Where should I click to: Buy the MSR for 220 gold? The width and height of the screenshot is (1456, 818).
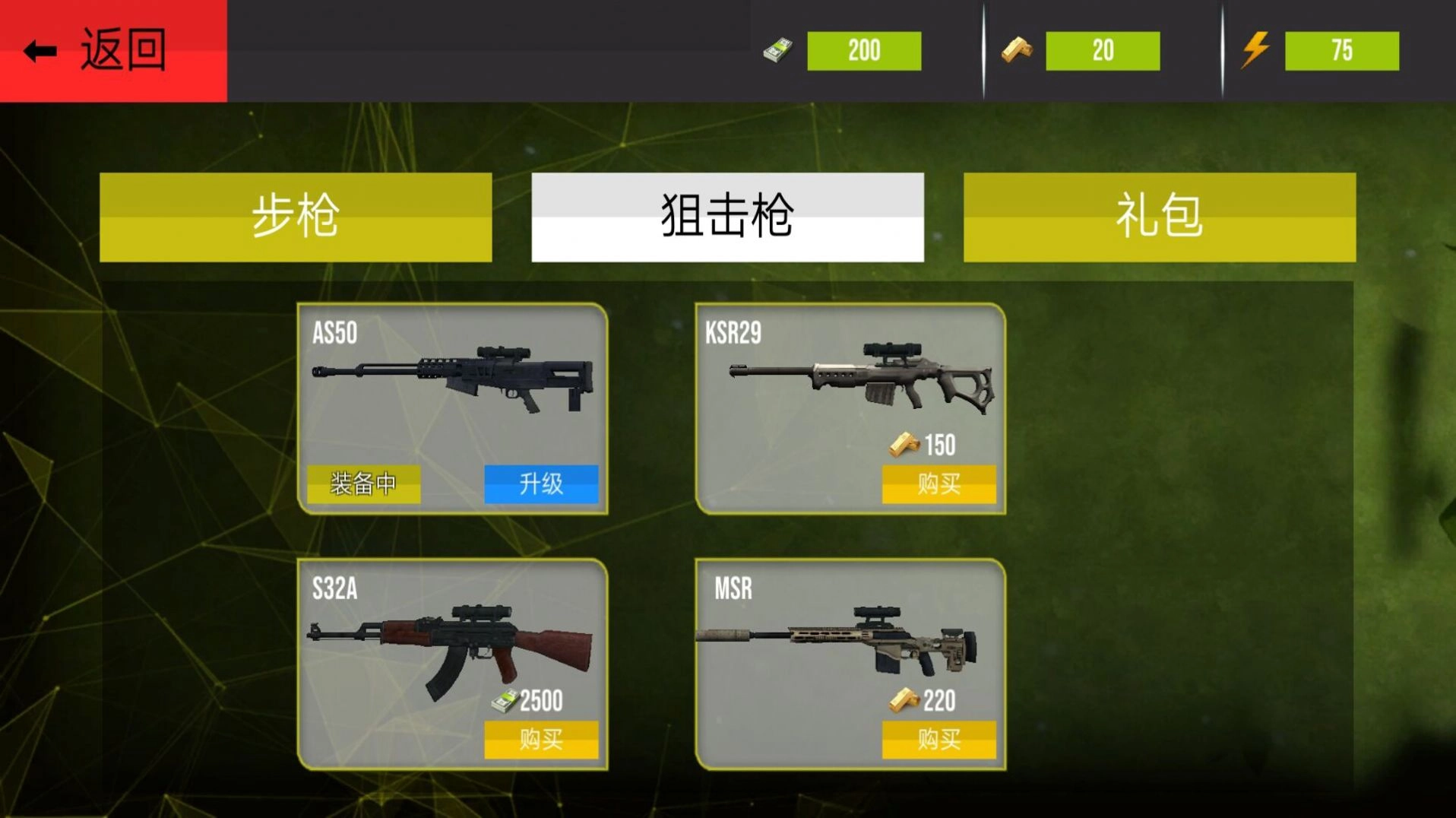click(x=939, y=739)
